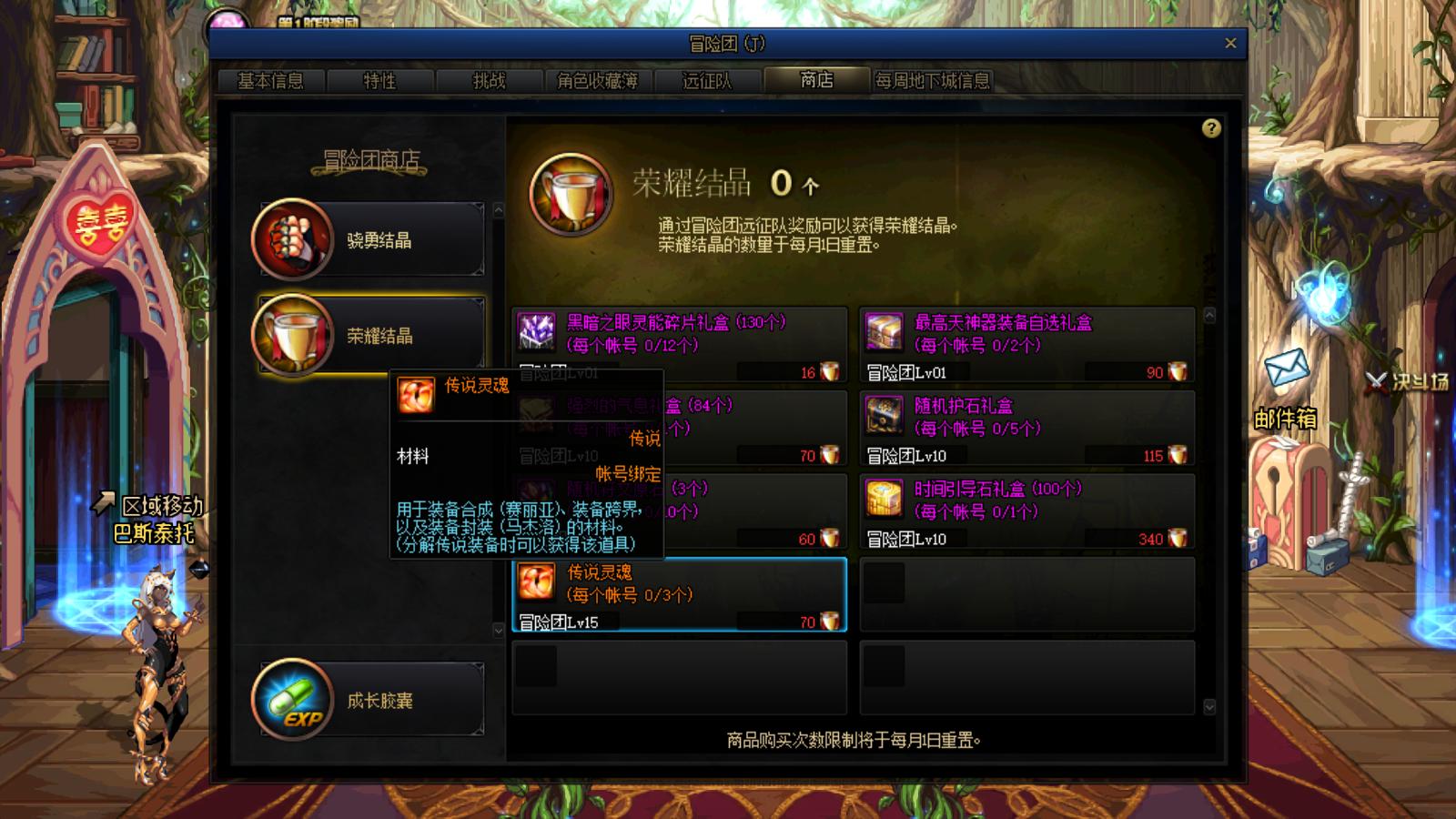Click the left panel scrollbar up arrow
1456x819 pixels.
(x=497, y=211)
